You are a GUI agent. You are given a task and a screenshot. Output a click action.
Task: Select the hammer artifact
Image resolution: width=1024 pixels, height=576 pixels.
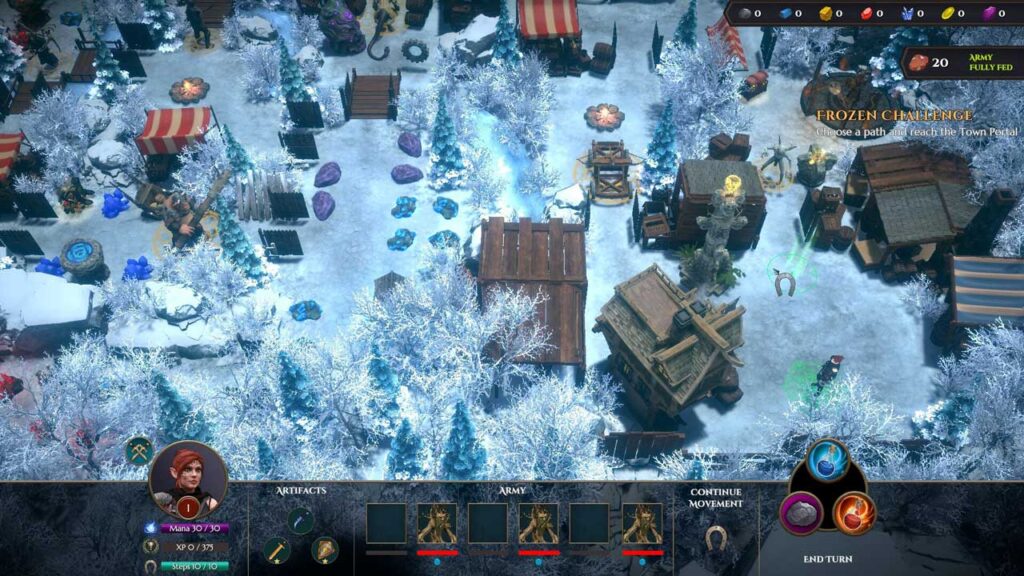coord(277,549)
